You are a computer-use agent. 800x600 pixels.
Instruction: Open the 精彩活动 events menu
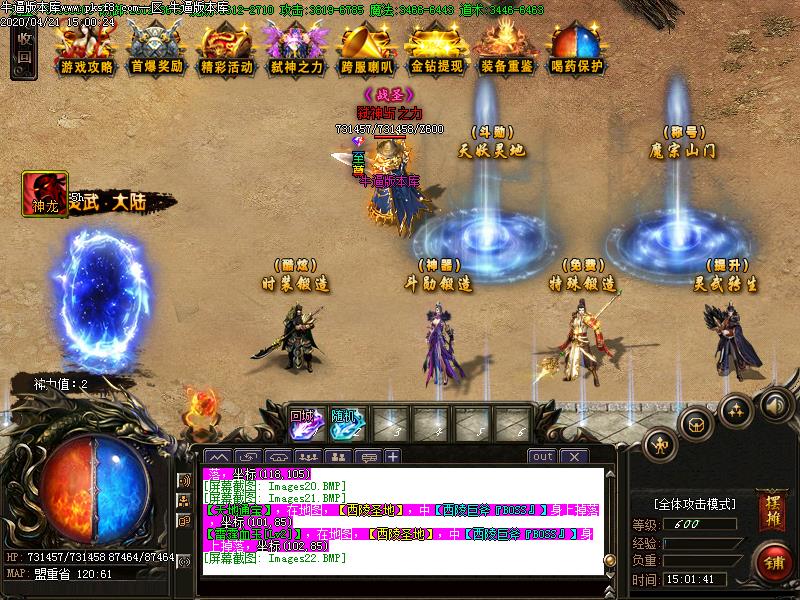pyautogui.click(x=226, y=50)
